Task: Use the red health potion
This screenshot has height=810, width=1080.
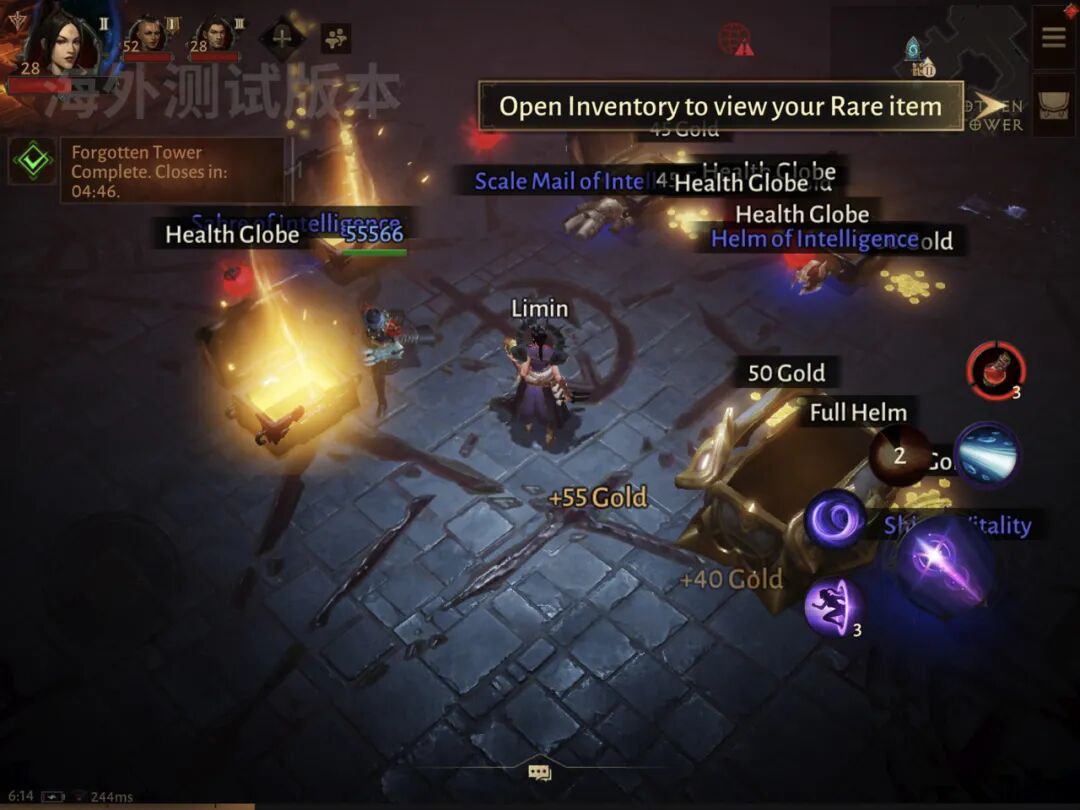Action: [x=995, y=370]
